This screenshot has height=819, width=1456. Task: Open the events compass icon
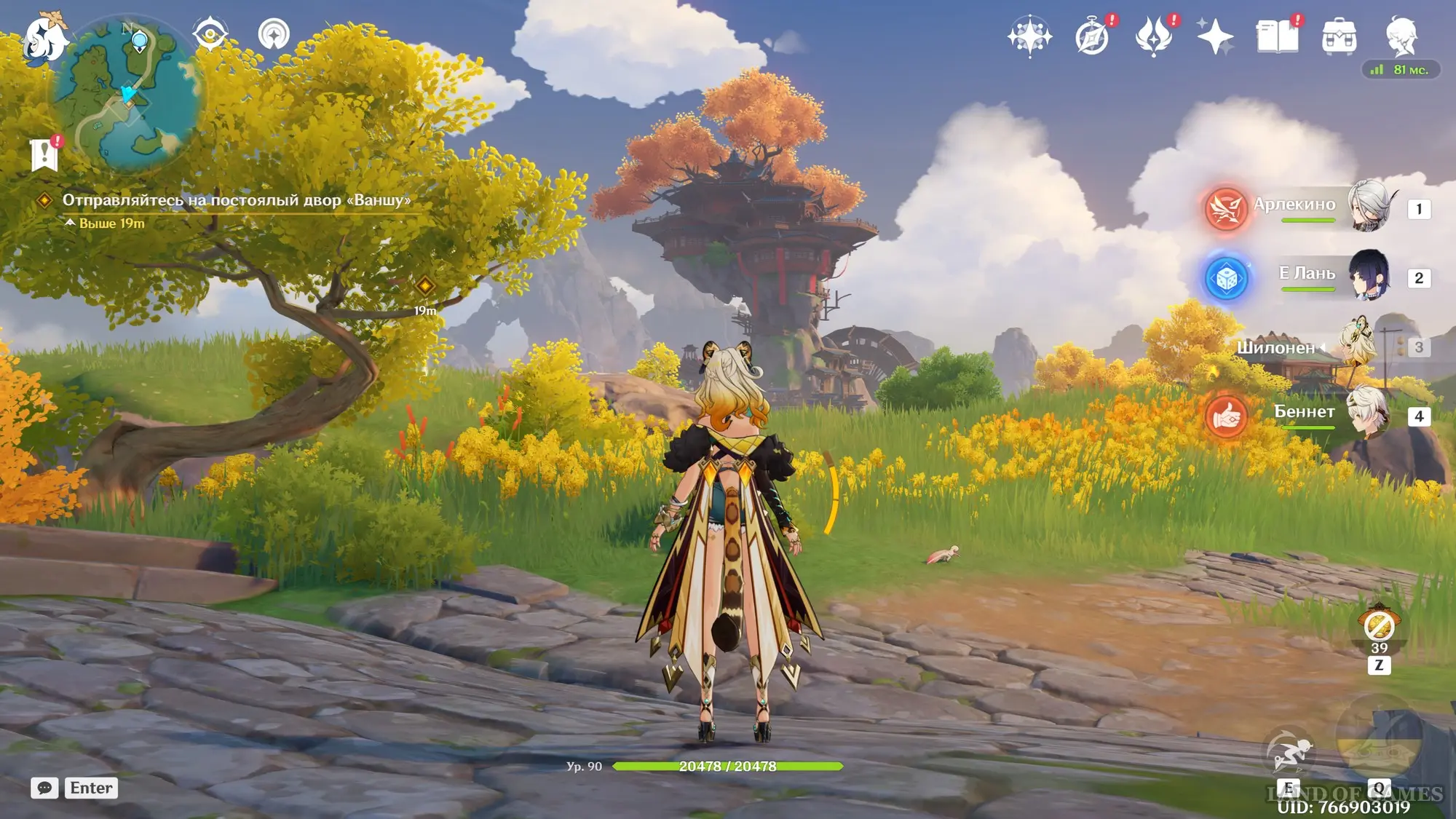click(x=1092, y=36)
